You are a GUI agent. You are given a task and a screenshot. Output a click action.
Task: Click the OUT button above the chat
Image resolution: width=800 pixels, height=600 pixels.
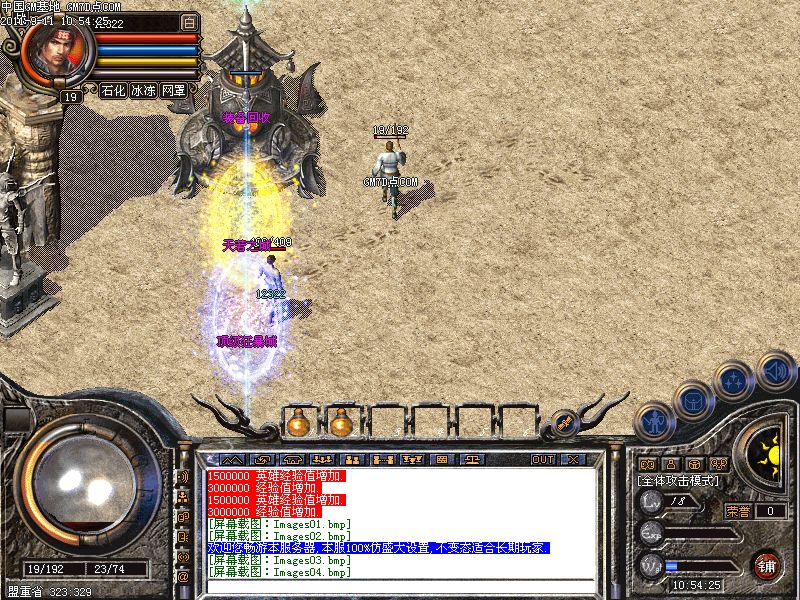coord(542,460)
